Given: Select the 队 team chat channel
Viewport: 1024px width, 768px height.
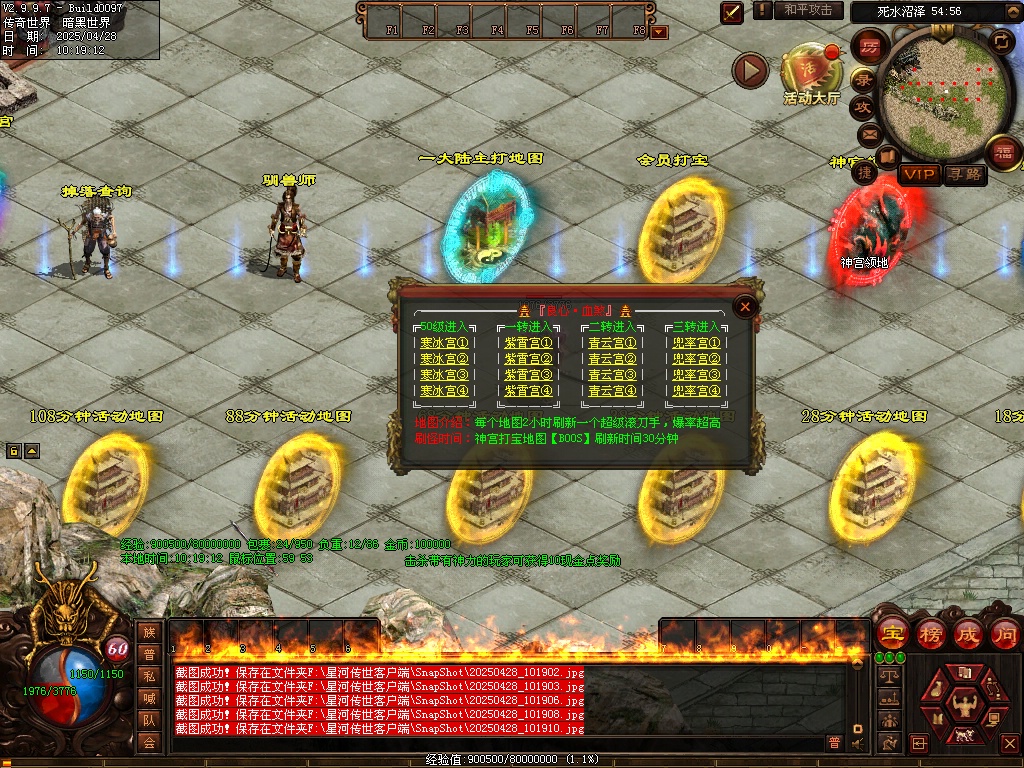Looking at the screenshot, I should [149, 720].
